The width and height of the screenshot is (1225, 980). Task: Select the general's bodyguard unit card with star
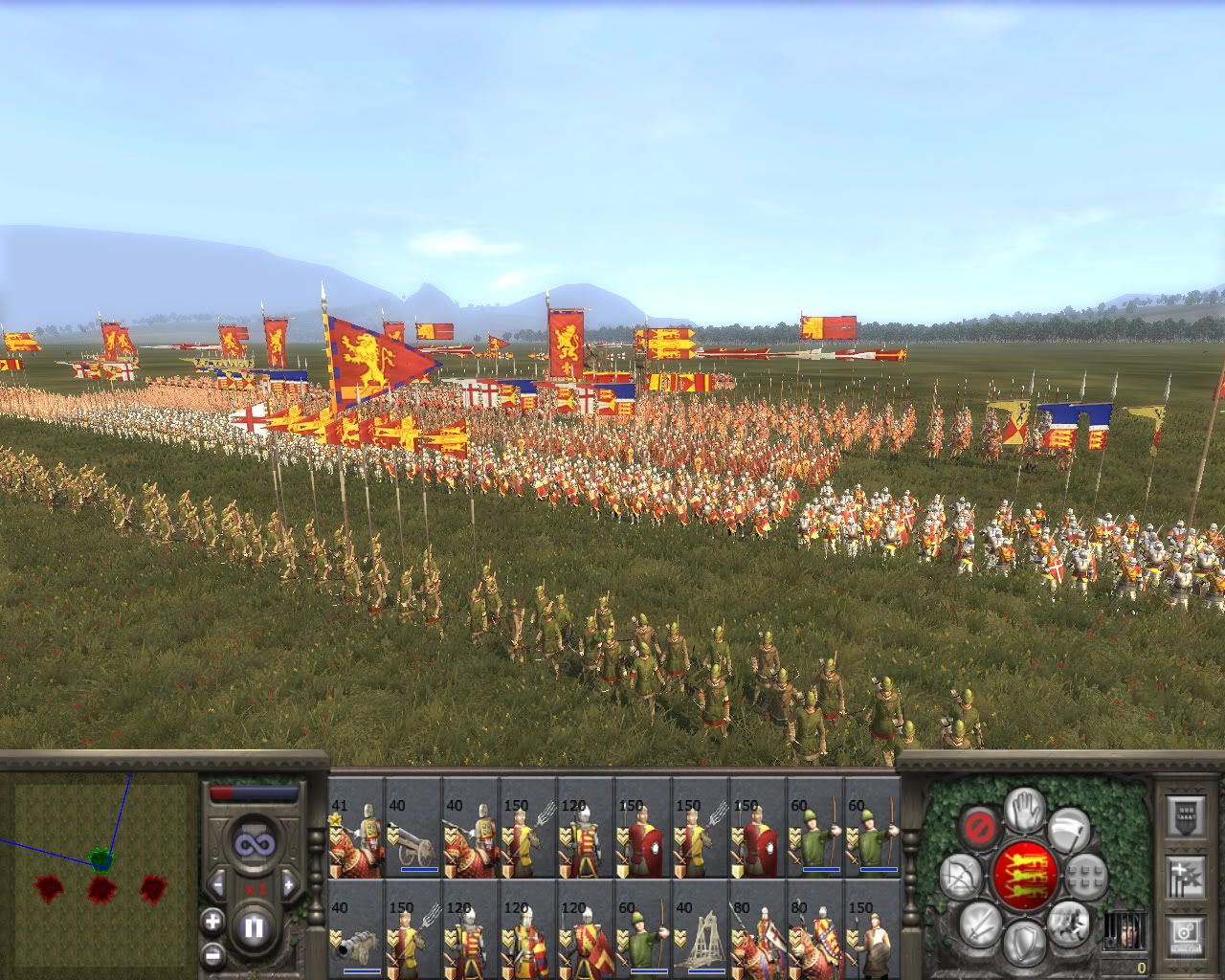pos(356,828)
